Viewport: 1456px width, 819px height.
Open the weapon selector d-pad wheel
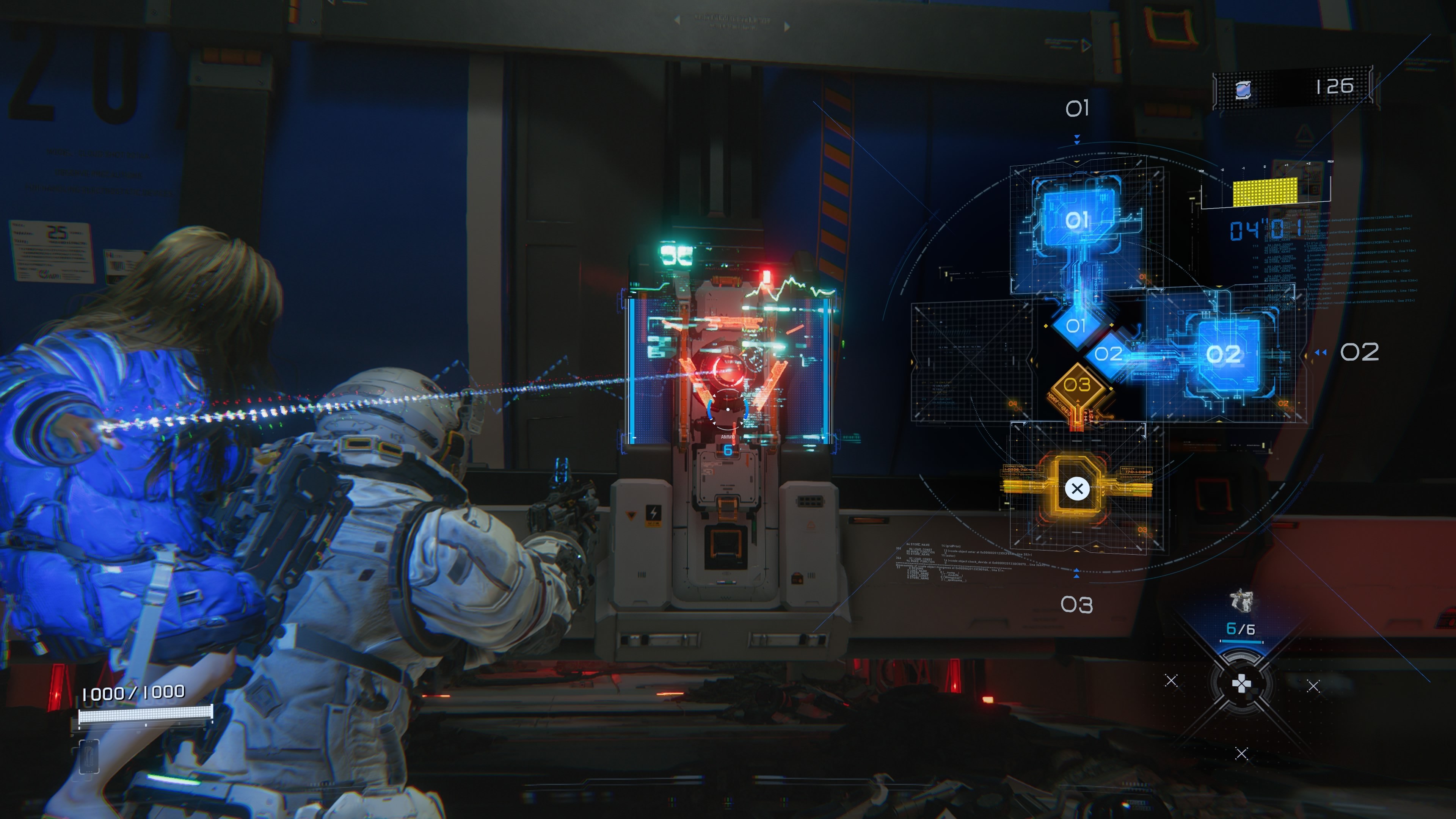pos(1241,684)
